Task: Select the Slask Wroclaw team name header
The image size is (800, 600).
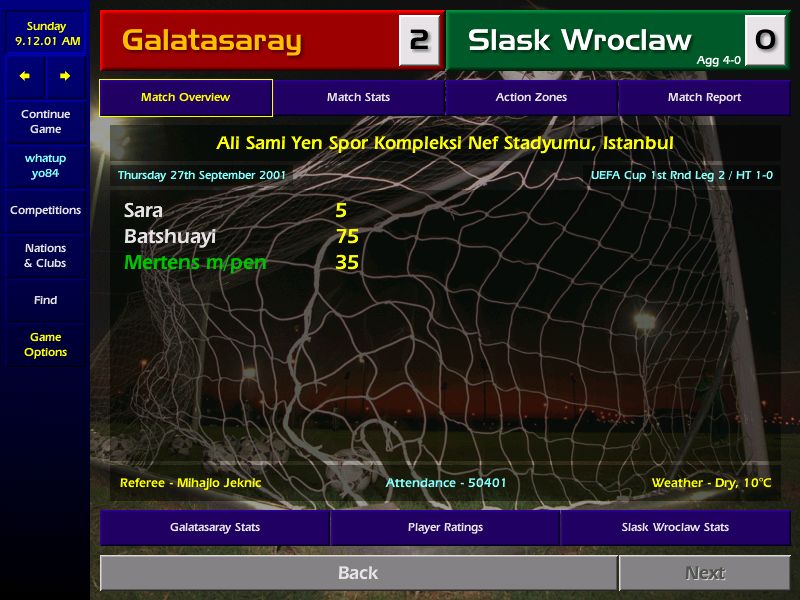Action: (x=580, y=41)
